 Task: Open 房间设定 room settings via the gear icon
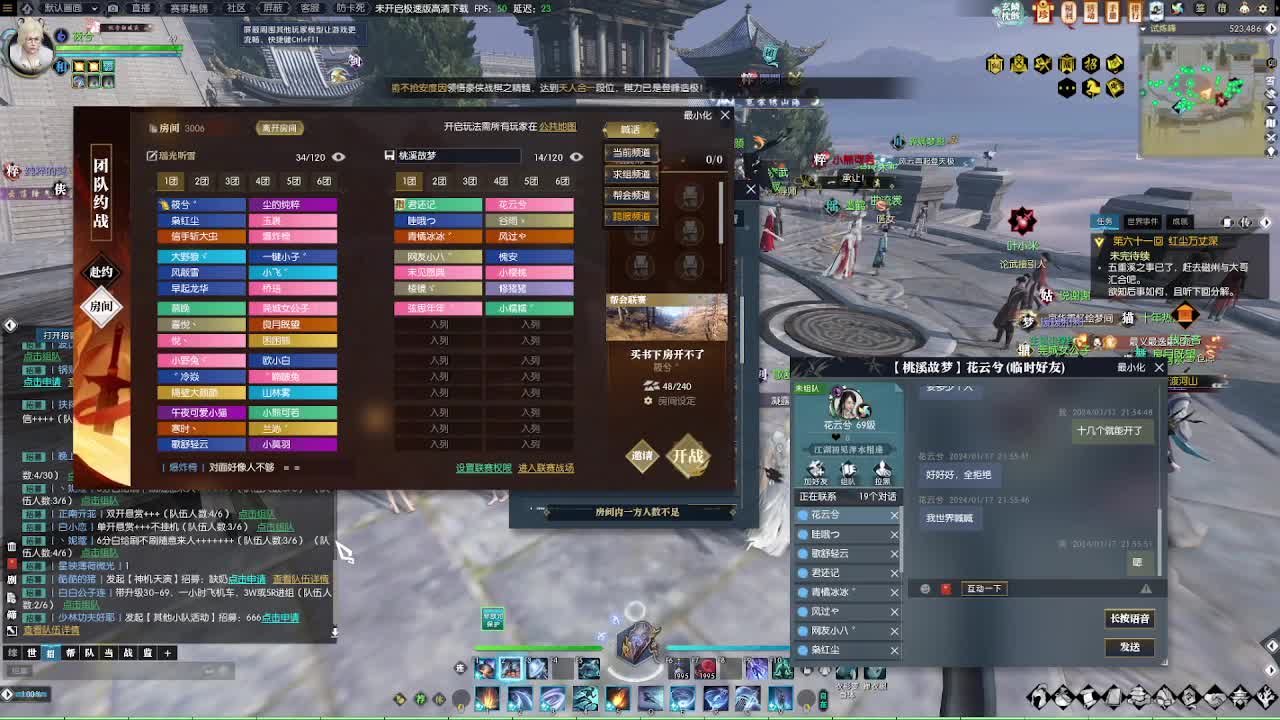[x=648, y=401]
